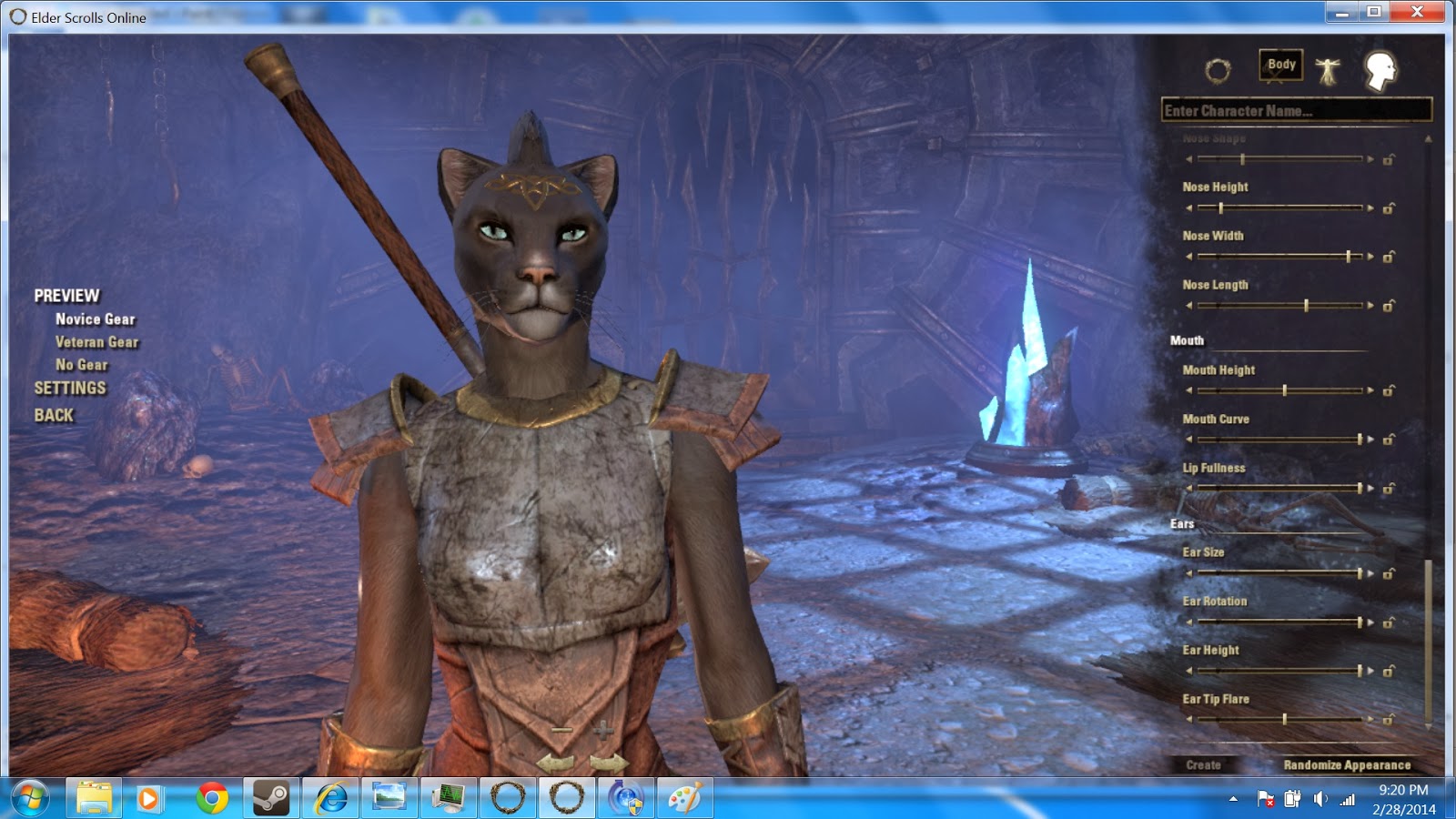Click the up arrow on the panel scrollbar
This screenshot has height=819, width=1456.
(x=1429, y=136)
